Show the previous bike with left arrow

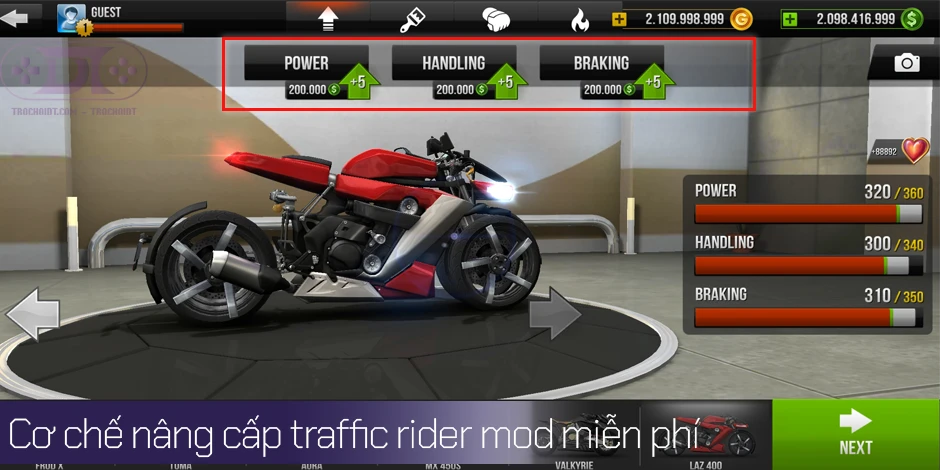tap(32, 315)
